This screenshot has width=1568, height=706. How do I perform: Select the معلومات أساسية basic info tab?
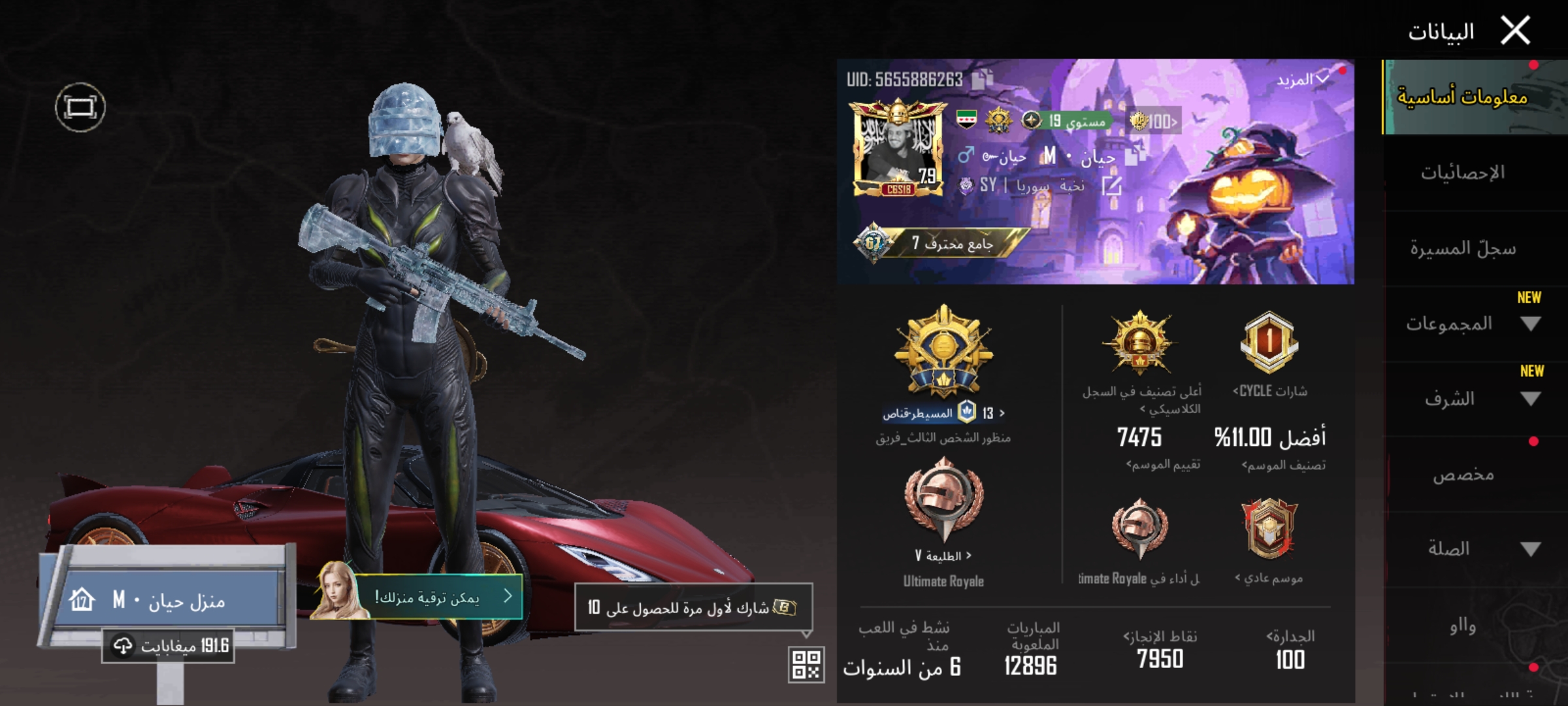[x=1462, y=97]
